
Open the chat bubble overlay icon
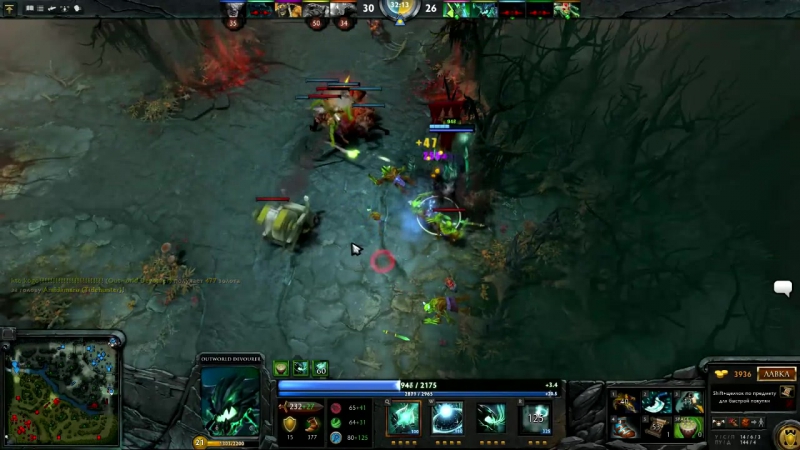coord(783,289)
